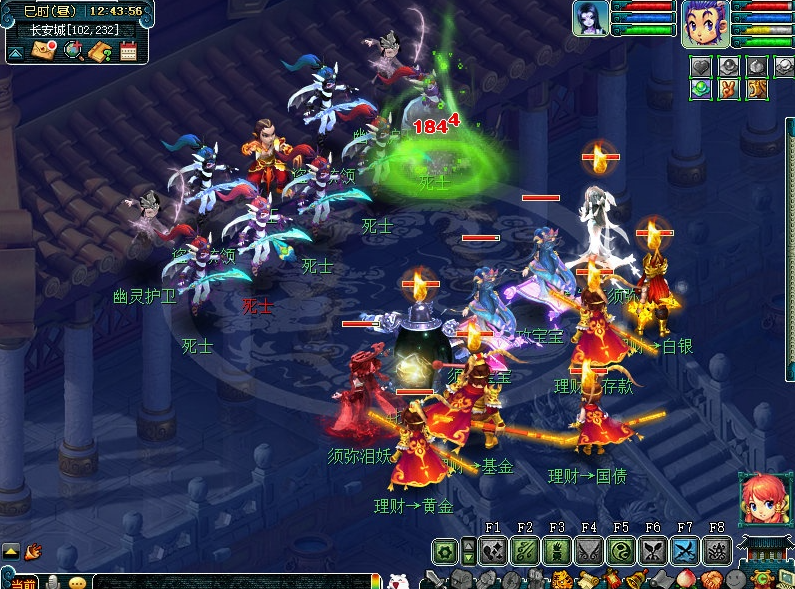Screen dimensions: 795x589
Task: Collapse the top-left info panel arrow
Action: tap(16, 51)
